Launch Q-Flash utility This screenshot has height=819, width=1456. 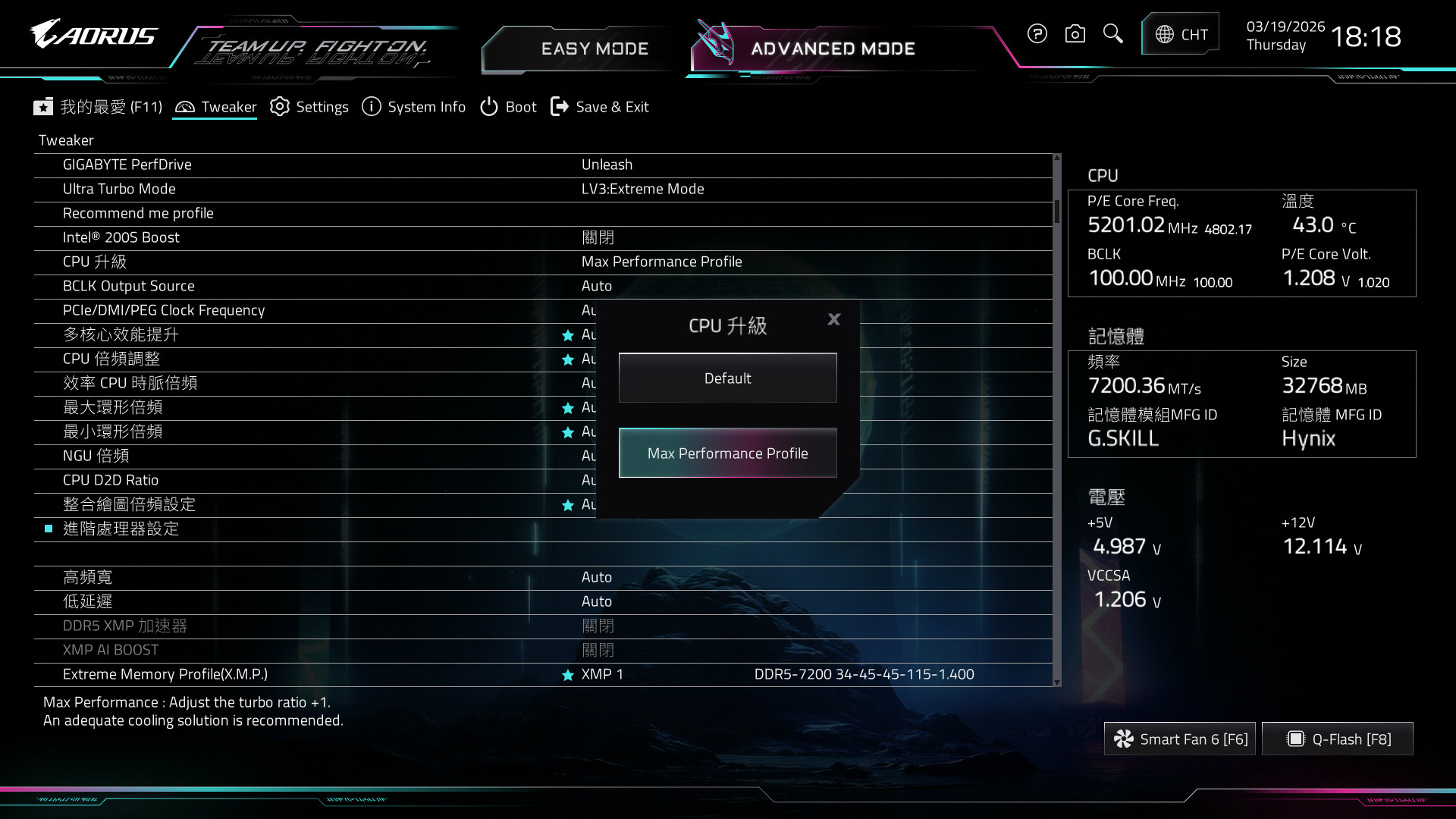click(1338, 739)
